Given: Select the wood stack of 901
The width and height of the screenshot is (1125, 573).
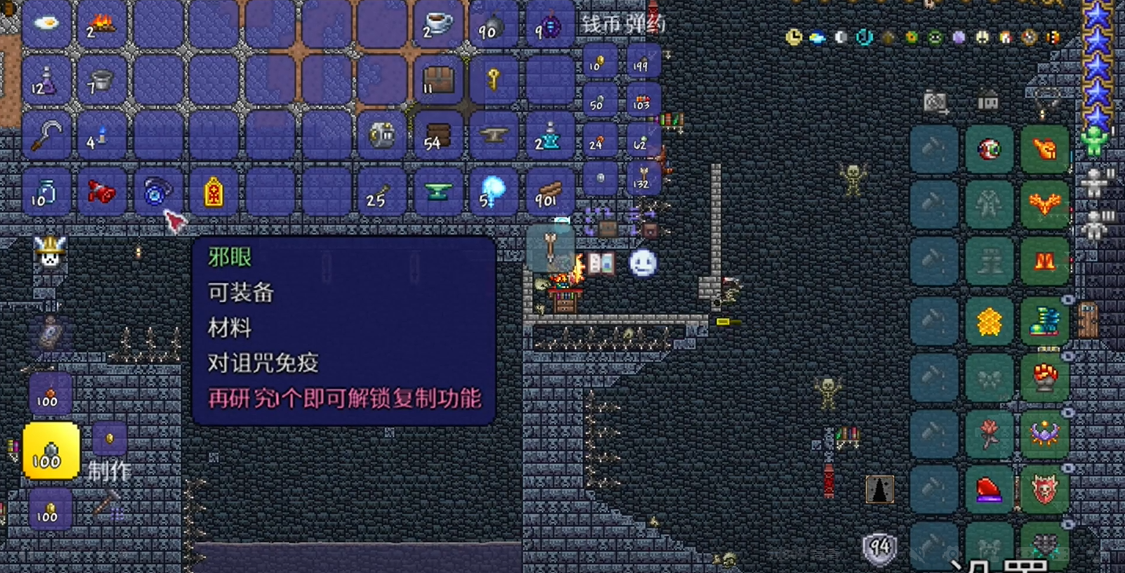Looking at the screenshot, I should 547,190.
